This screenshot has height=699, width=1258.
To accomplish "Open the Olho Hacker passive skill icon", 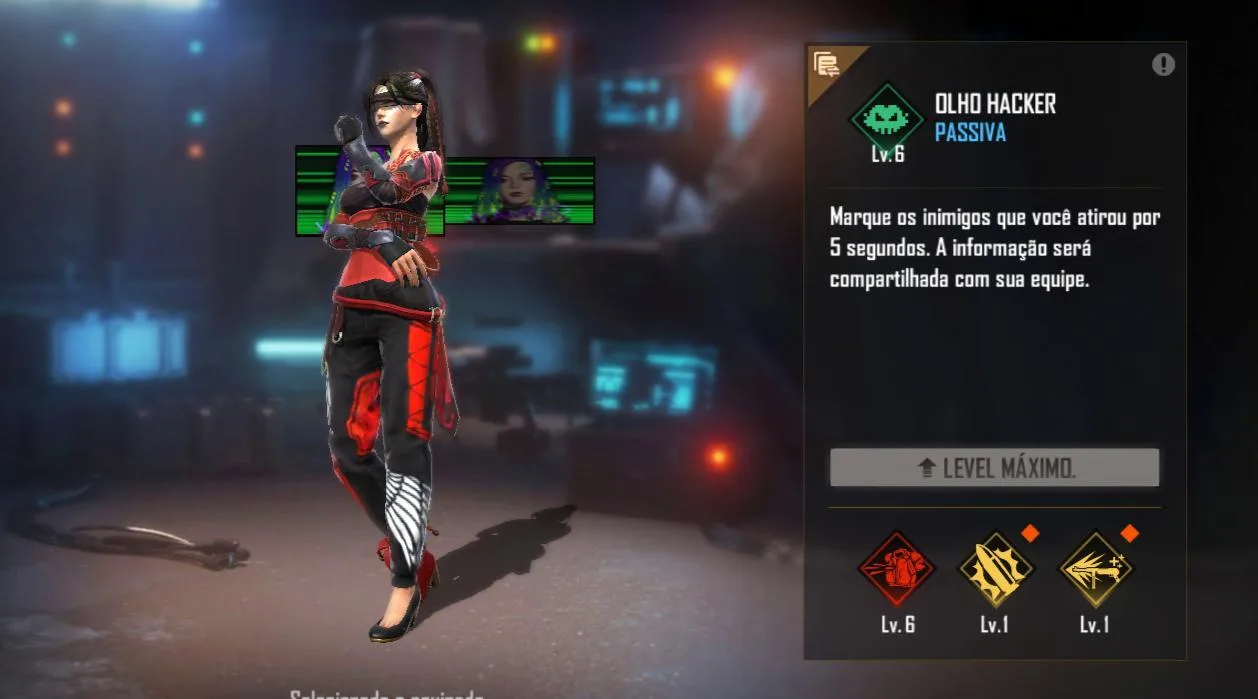I will (886, 119).
